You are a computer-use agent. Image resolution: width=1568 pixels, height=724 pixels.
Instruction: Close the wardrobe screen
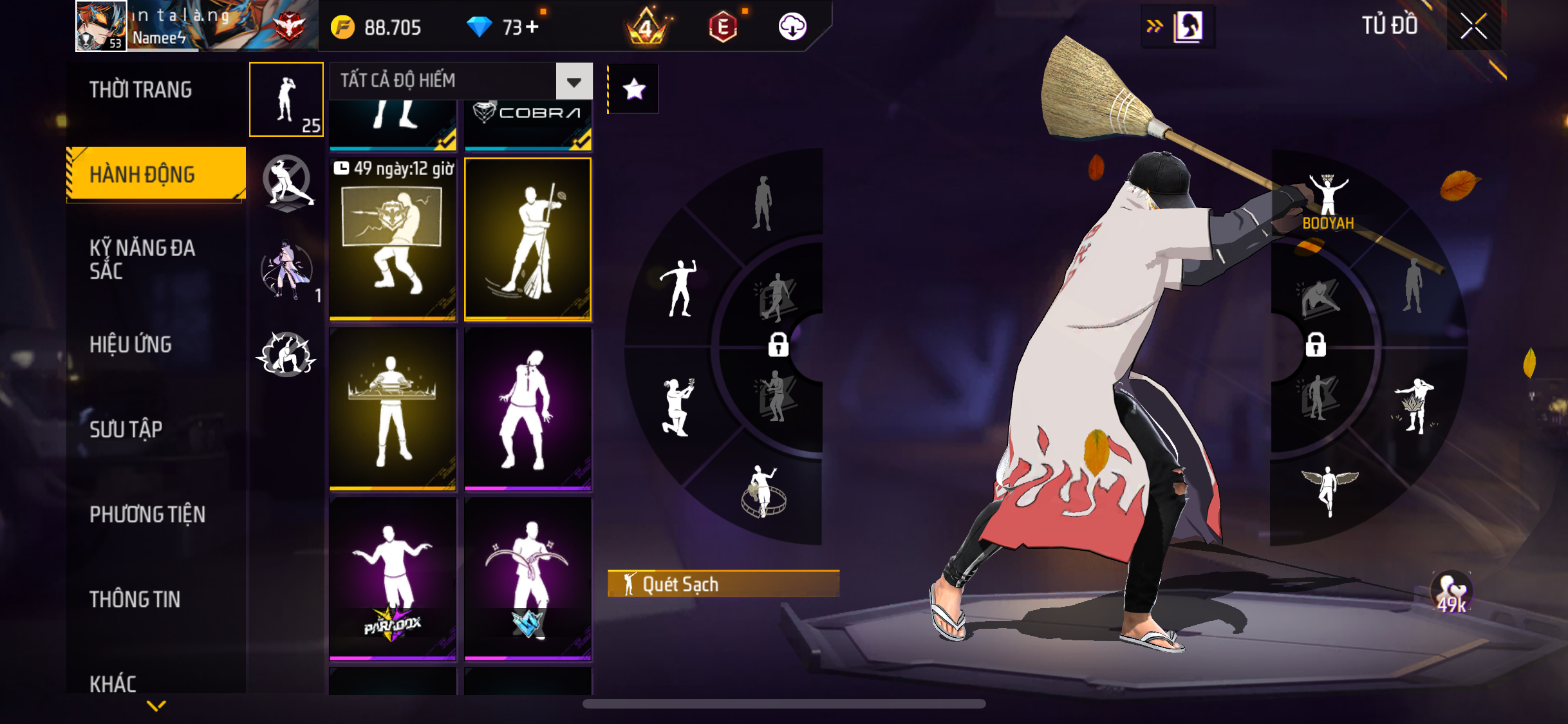pyautogui.click(x=1473, y=26)
